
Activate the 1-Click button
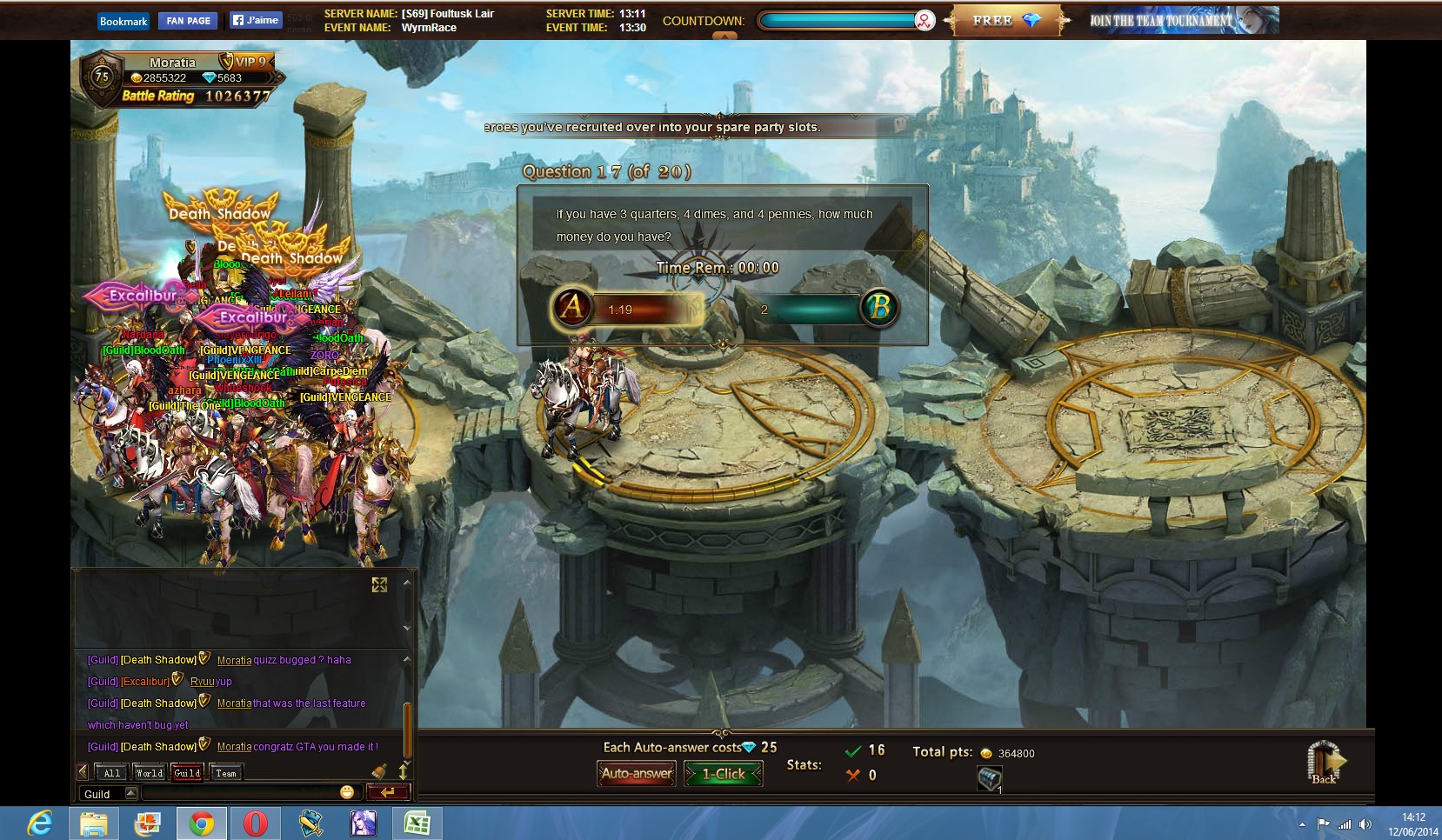(x=723, y=773)
